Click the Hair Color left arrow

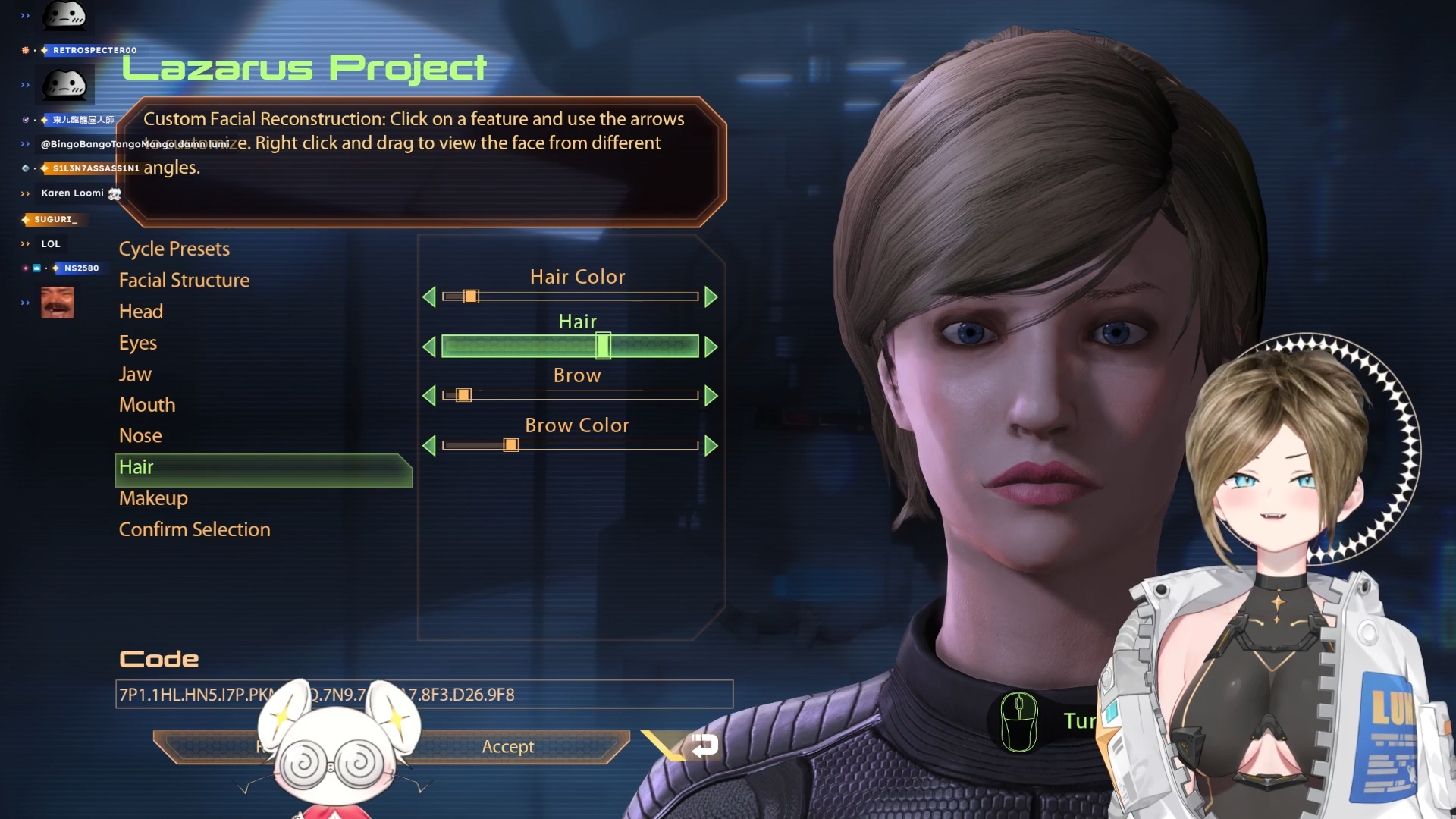click(429, 297)
